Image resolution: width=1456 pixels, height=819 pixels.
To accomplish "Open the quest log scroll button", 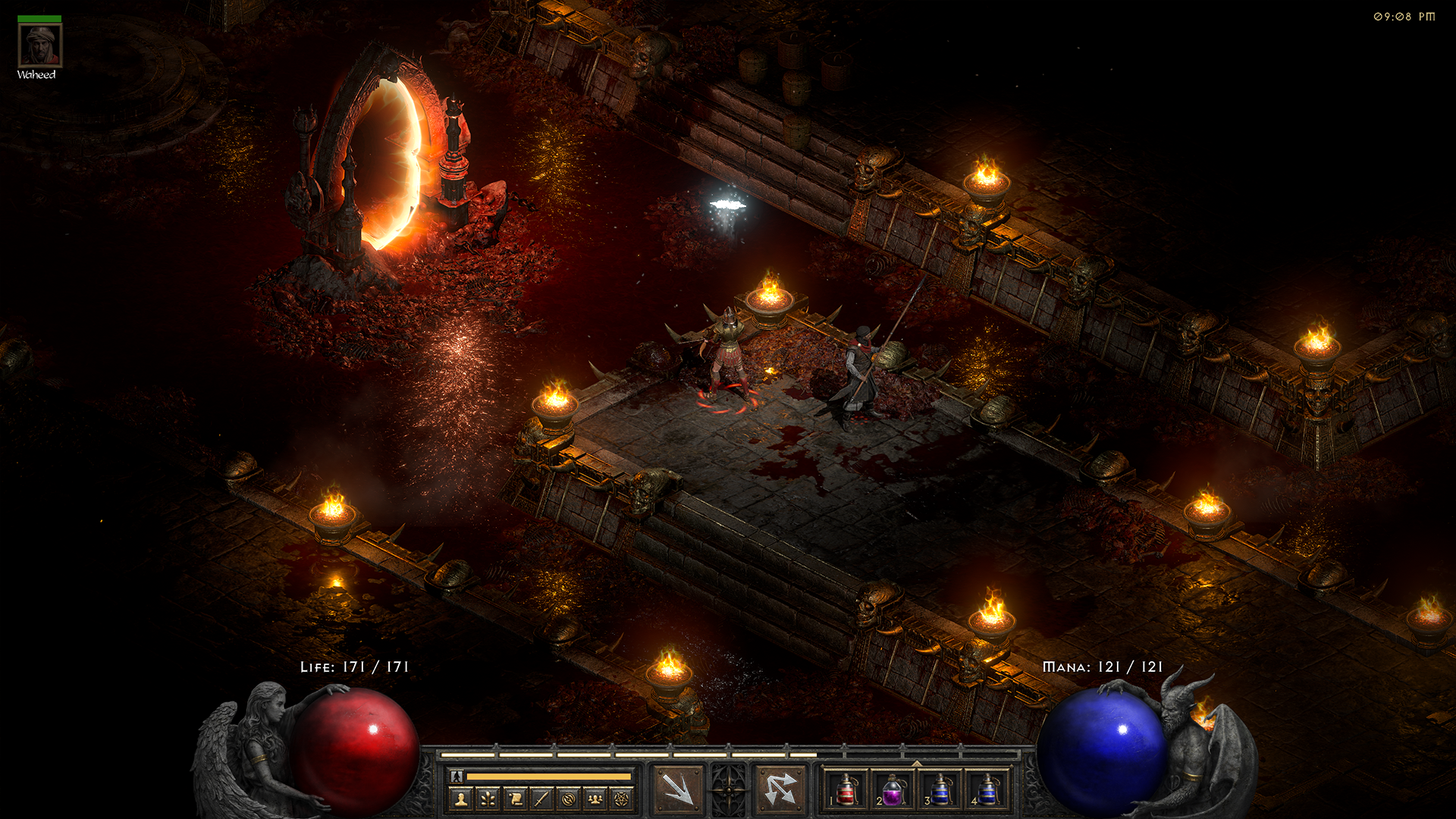I will coord(516,799).
